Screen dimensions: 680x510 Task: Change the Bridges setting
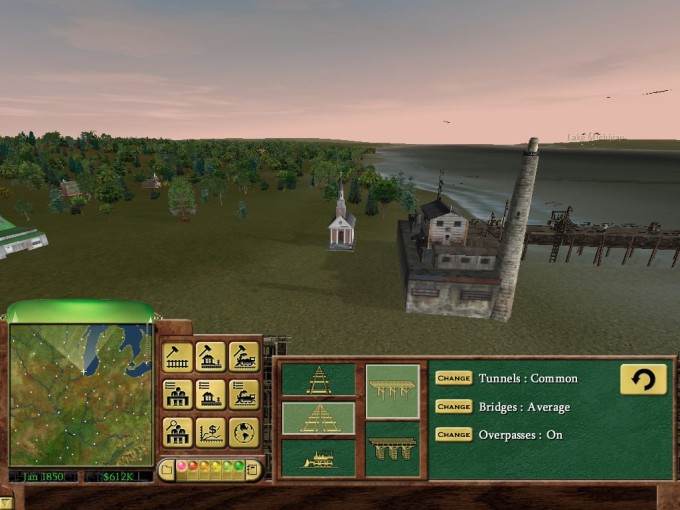click(453, 407)
